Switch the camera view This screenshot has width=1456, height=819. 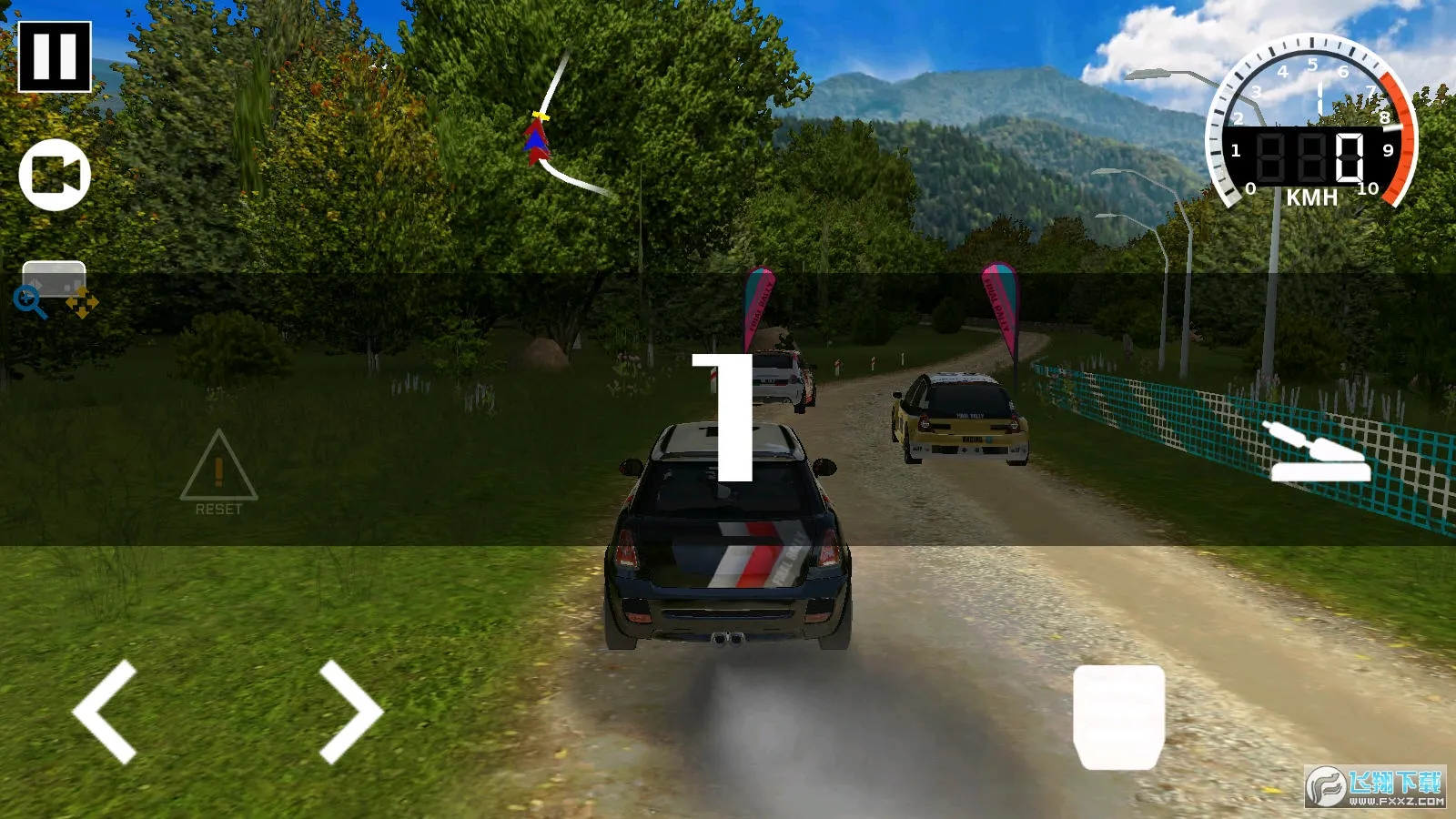tap(55, 175)
